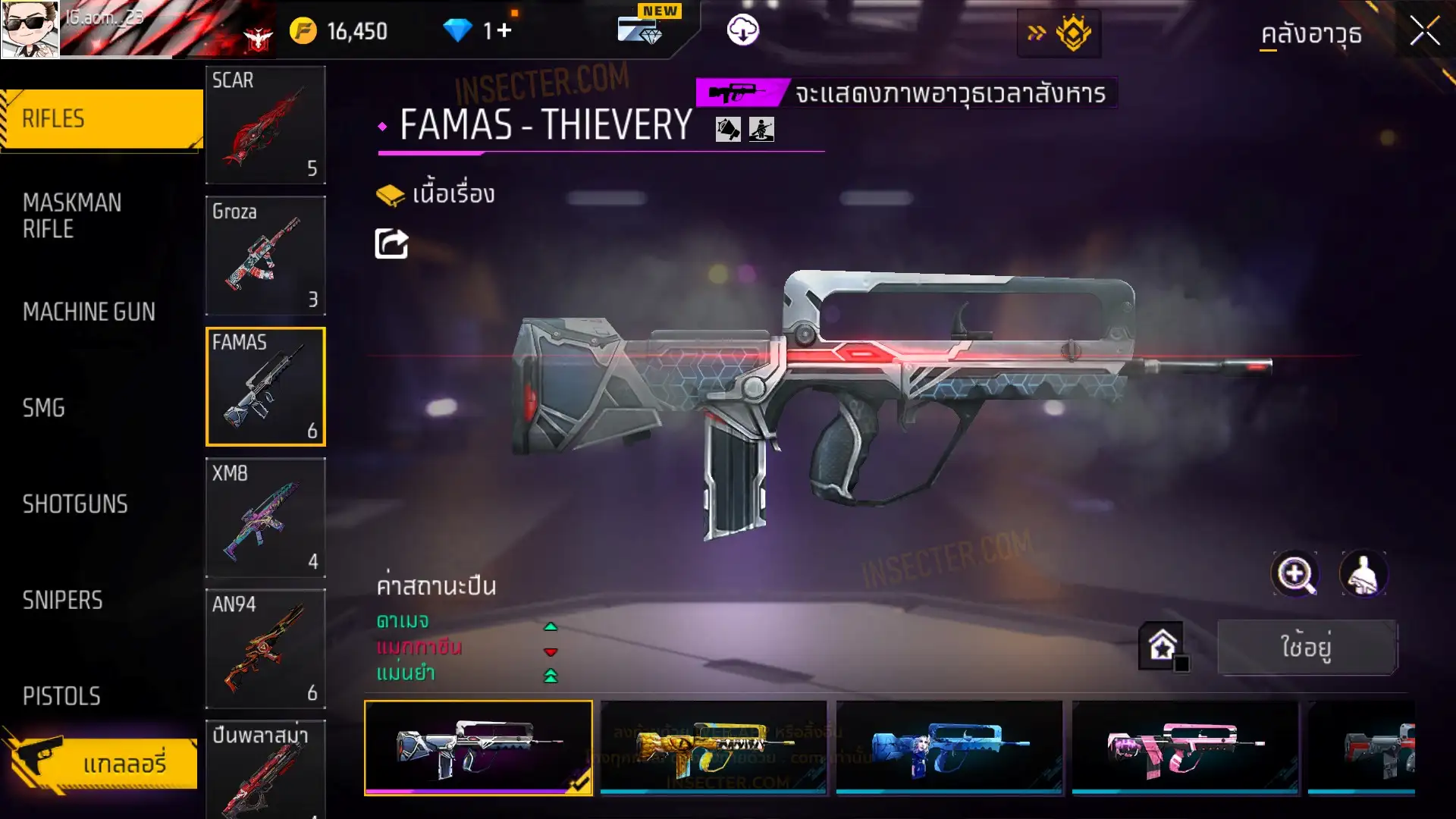Choose the yellow FAMAS skin thumbnail

[x=713, y=748]
